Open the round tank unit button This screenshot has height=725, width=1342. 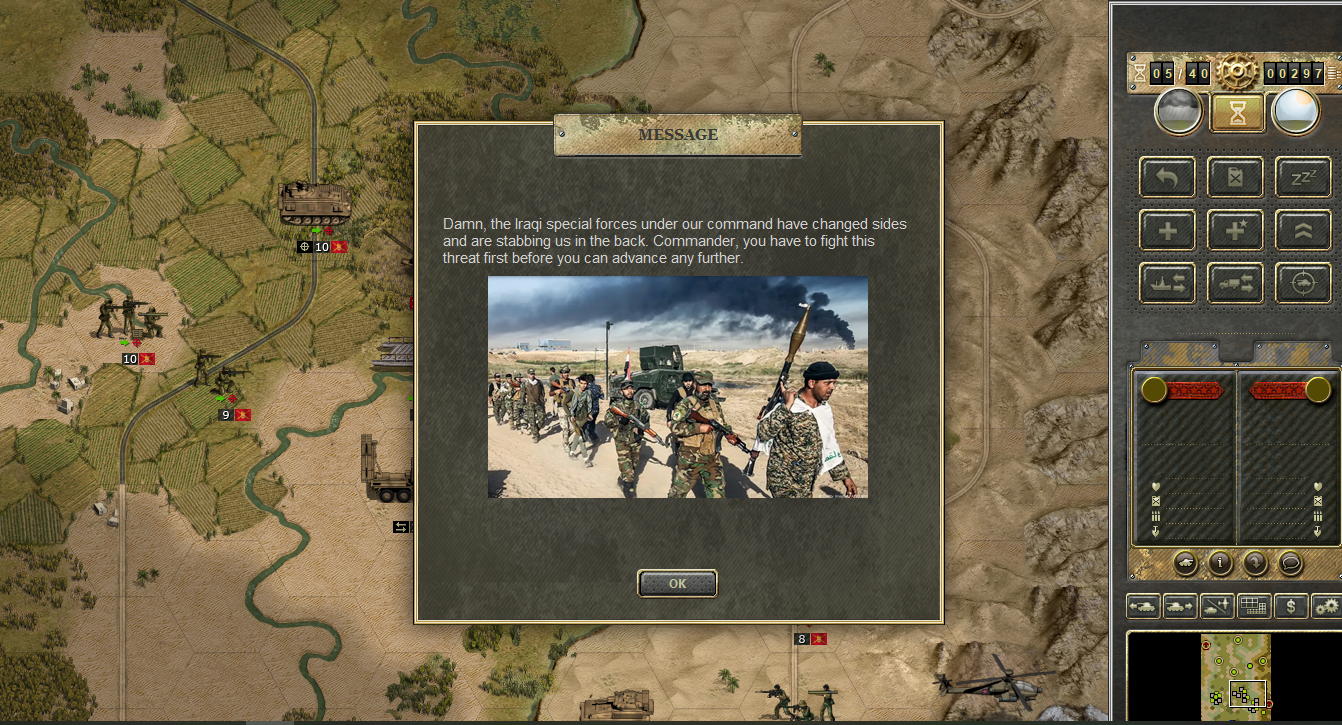pos(1185,563)
